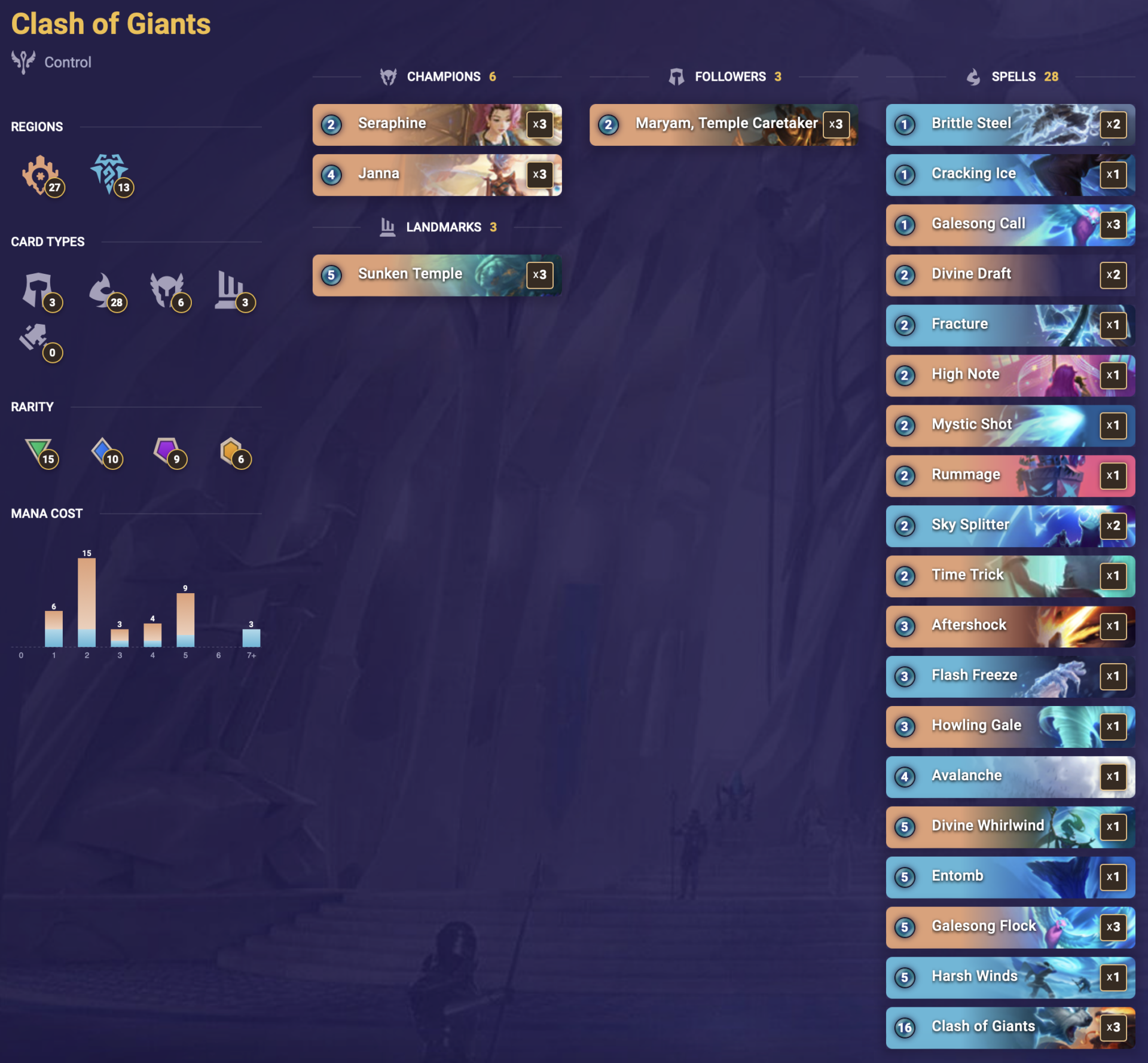Collapse the Champions section

pyautogui.click(x=442, y=77)
